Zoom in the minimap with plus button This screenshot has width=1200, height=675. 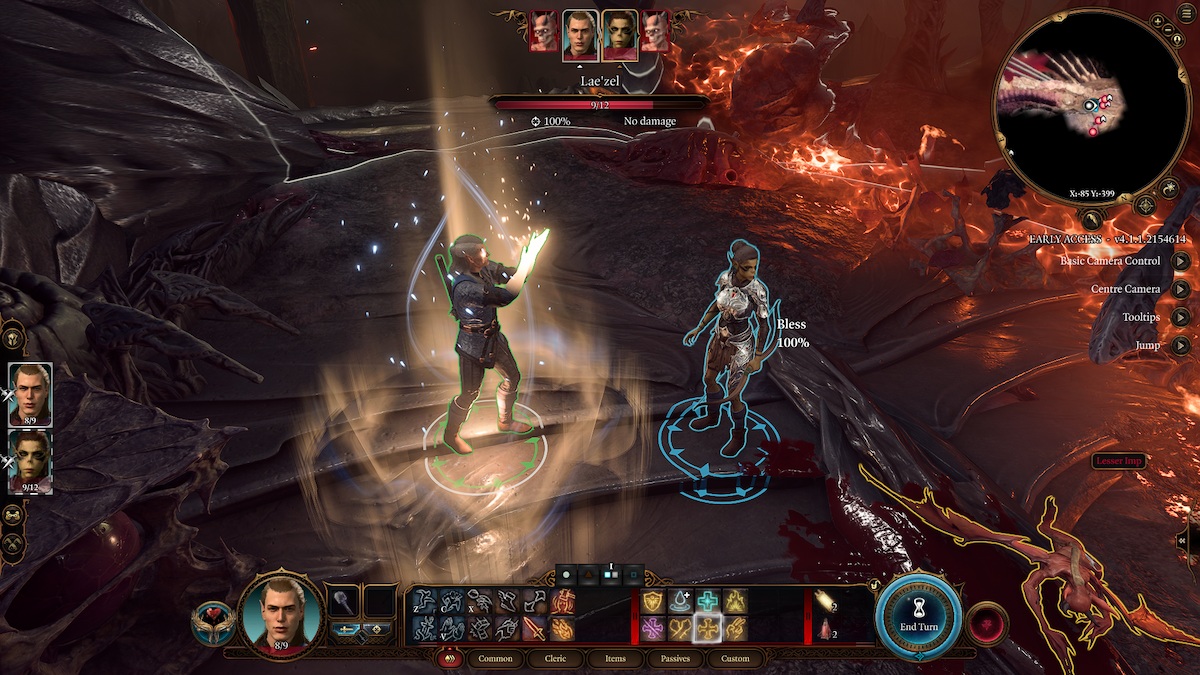pos(1157,21)
